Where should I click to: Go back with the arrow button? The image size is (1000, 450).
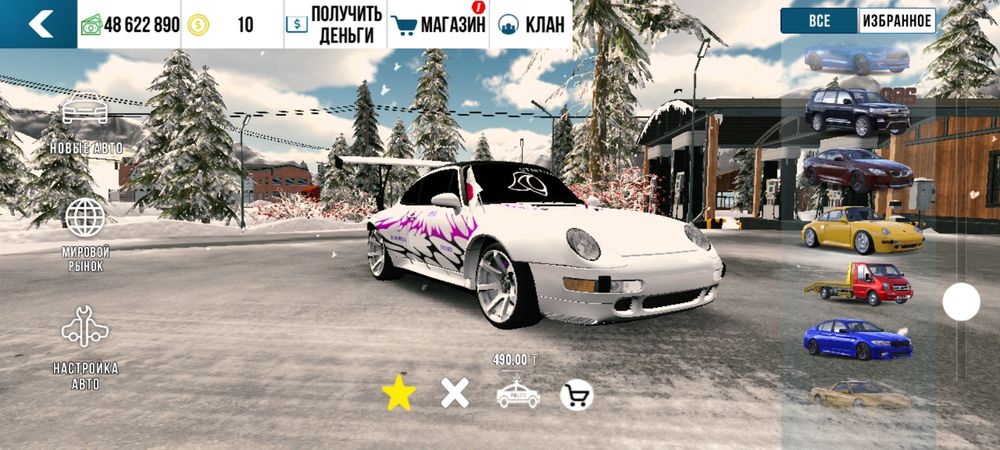click(x=39, y=24)
